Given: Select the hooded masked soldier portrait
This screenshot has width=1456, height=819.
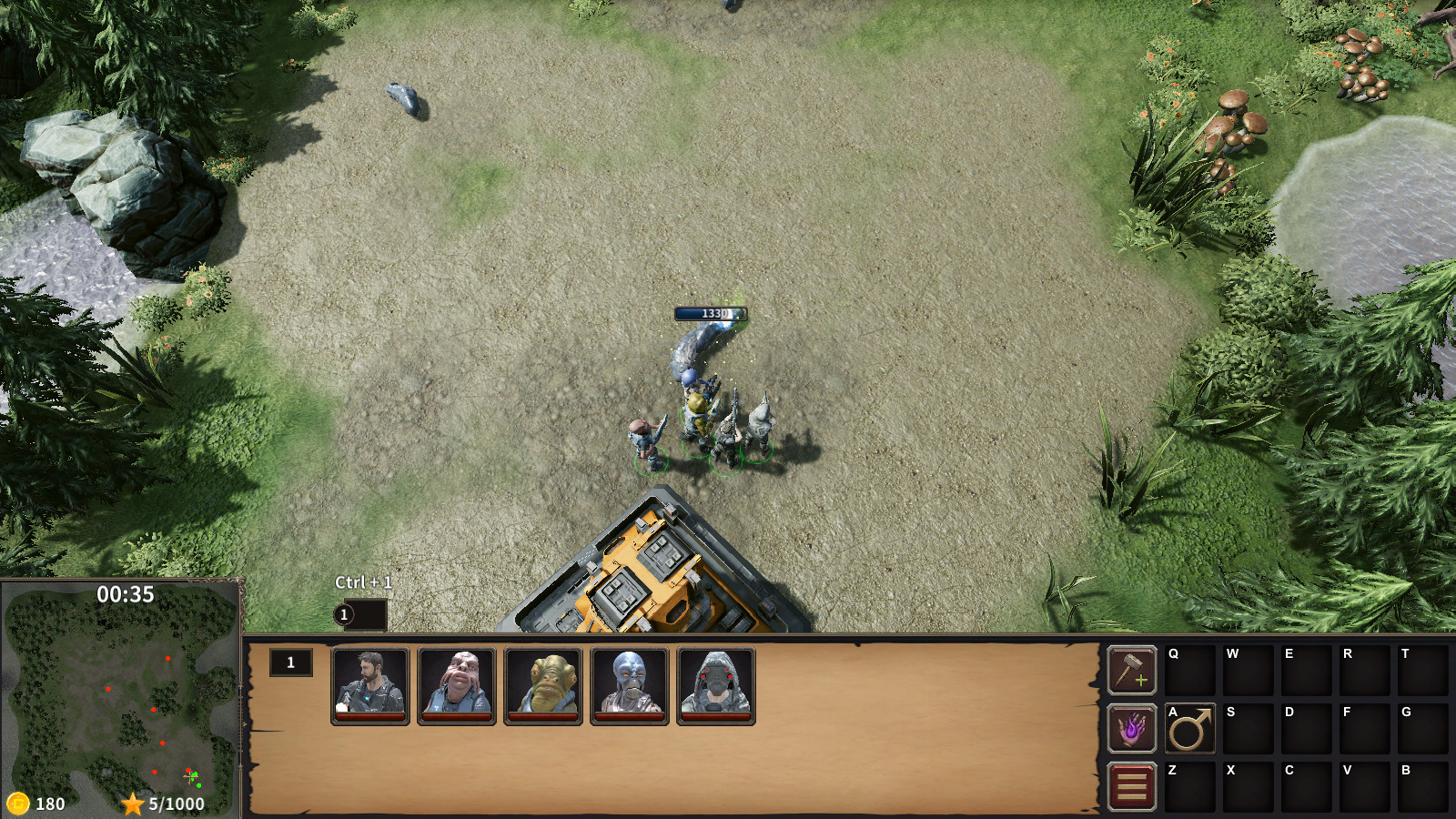Looking at the screenshot, I should (713, 687).
